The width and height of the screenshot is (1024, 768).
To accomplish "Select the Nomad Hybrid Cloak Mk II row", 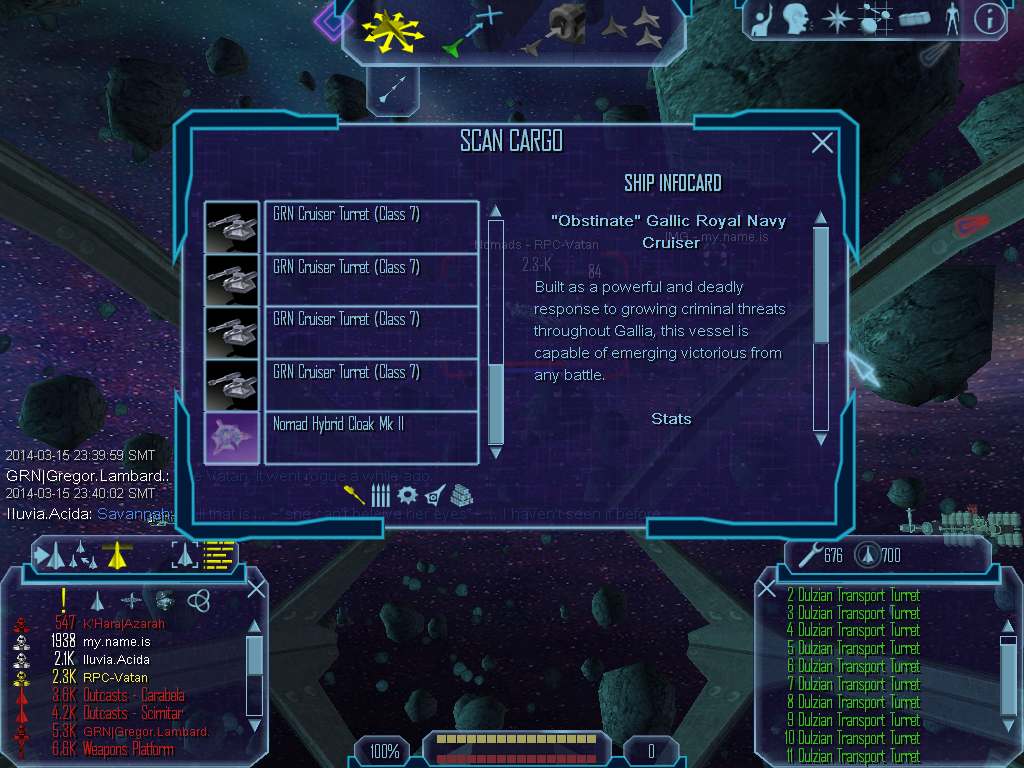I will [370, 438].
